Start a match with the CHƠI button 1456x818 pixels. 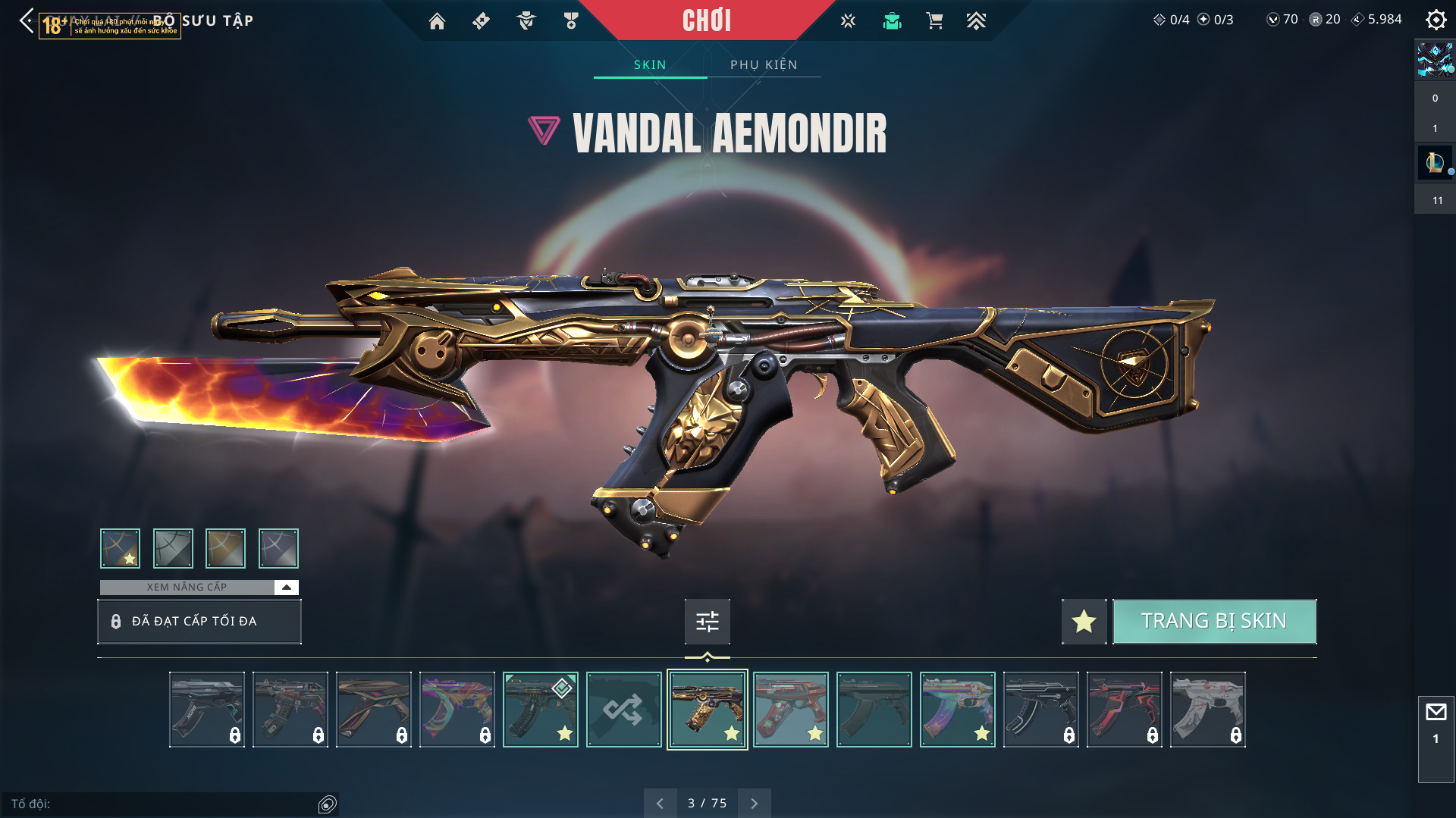click(x=706, y=20)
